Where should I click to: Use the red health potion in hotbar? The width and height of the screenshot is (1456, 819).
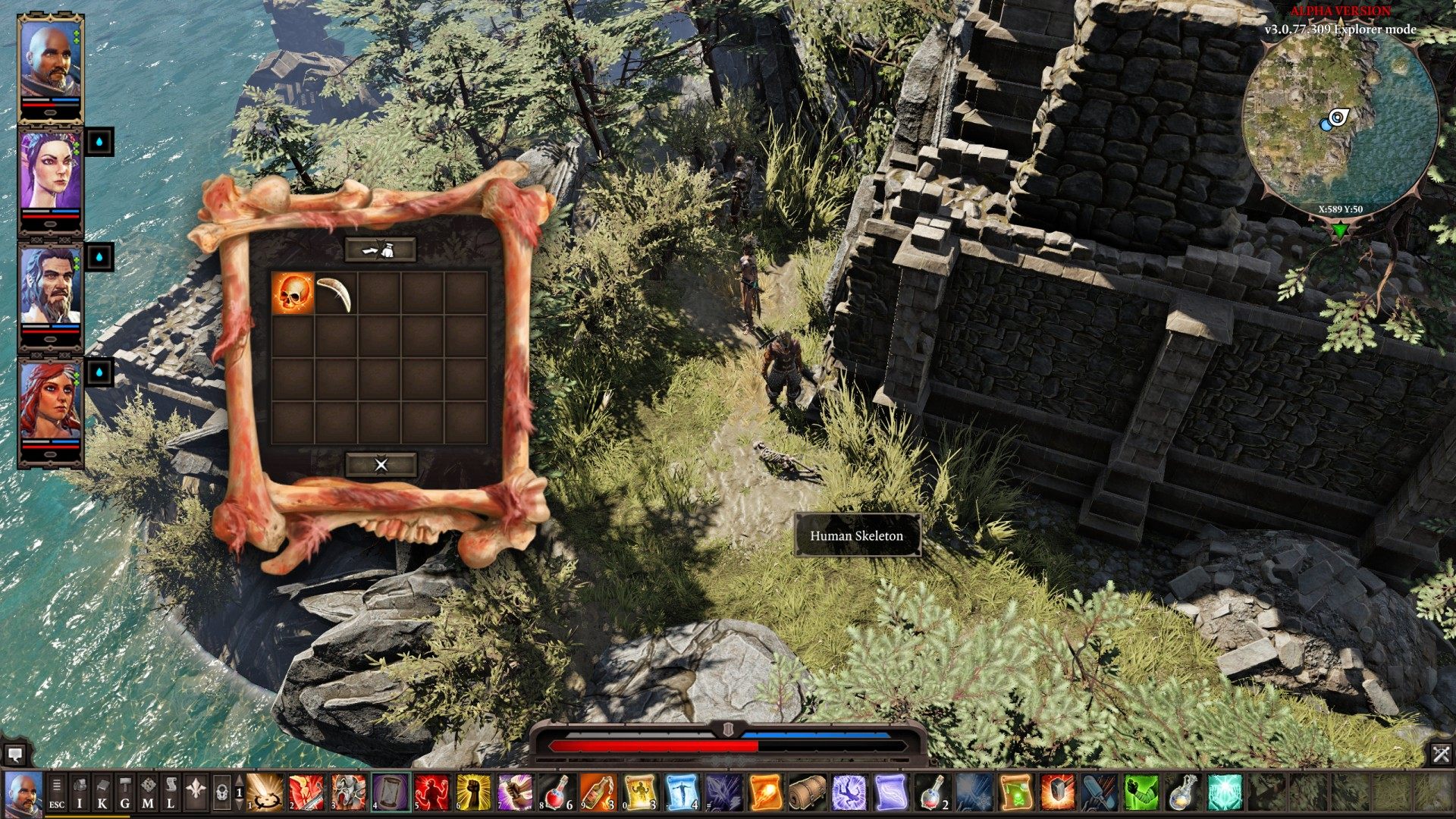point(557,792)
